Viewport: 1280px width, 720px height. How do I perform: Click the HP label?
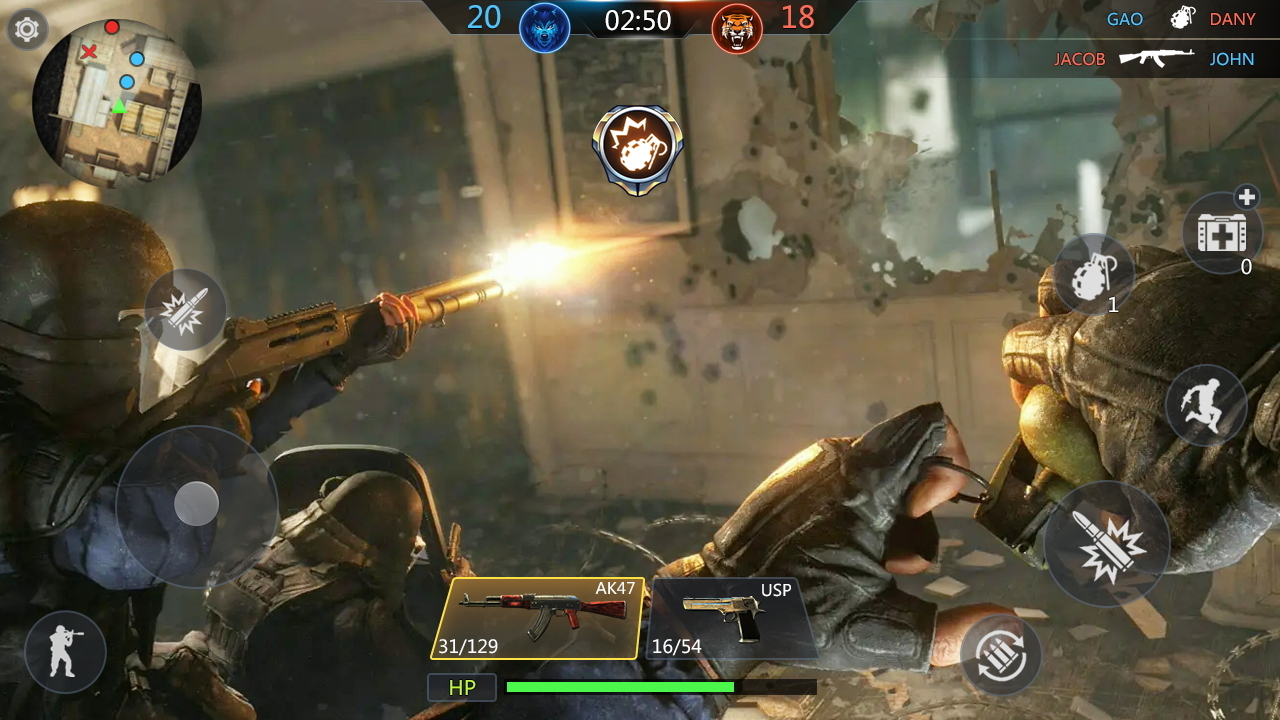(x=462, y=687)
